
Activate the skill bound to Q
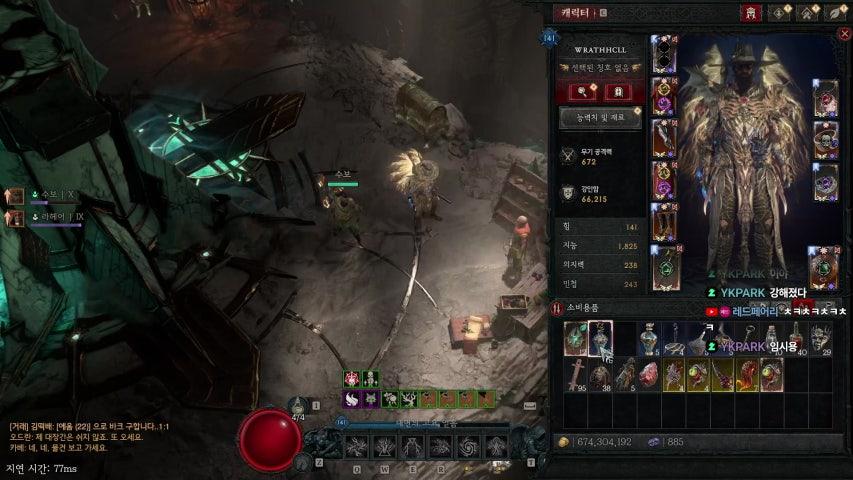(x=356, y=447)
